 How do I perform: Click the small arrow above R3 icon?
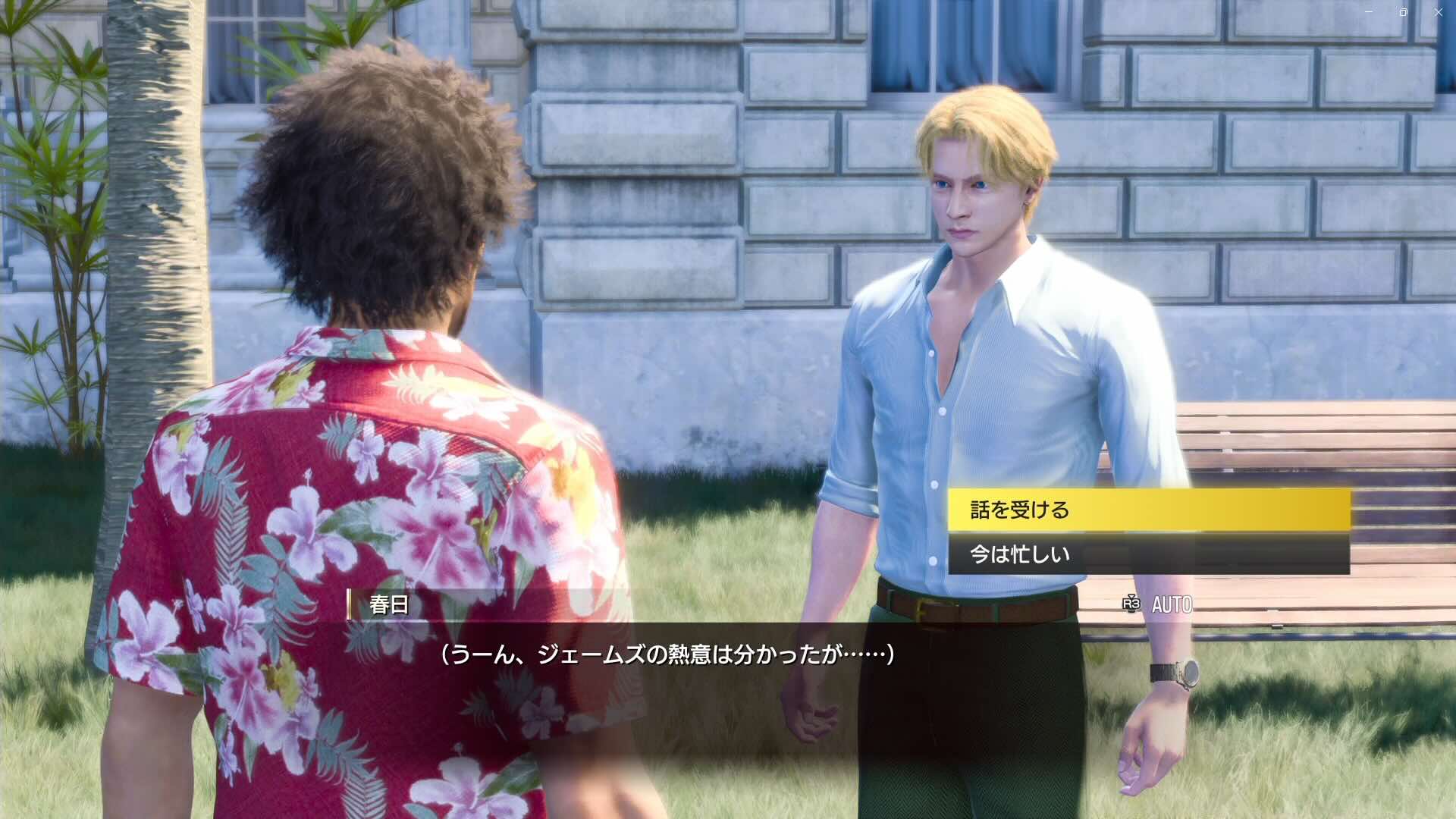(1130, 596)
